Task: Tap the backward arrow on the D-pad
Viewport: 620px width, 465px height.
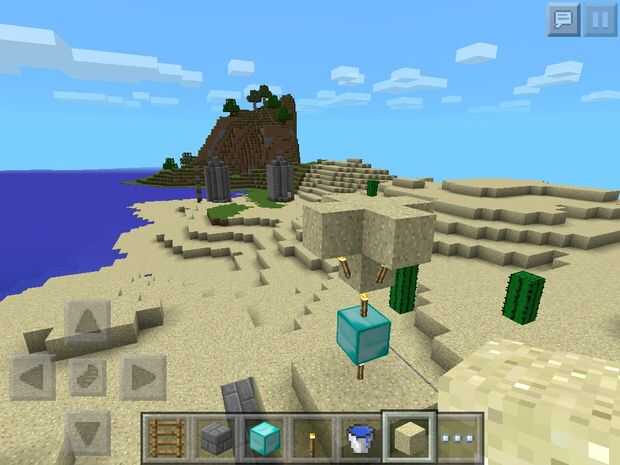Action: coord(88,431)
